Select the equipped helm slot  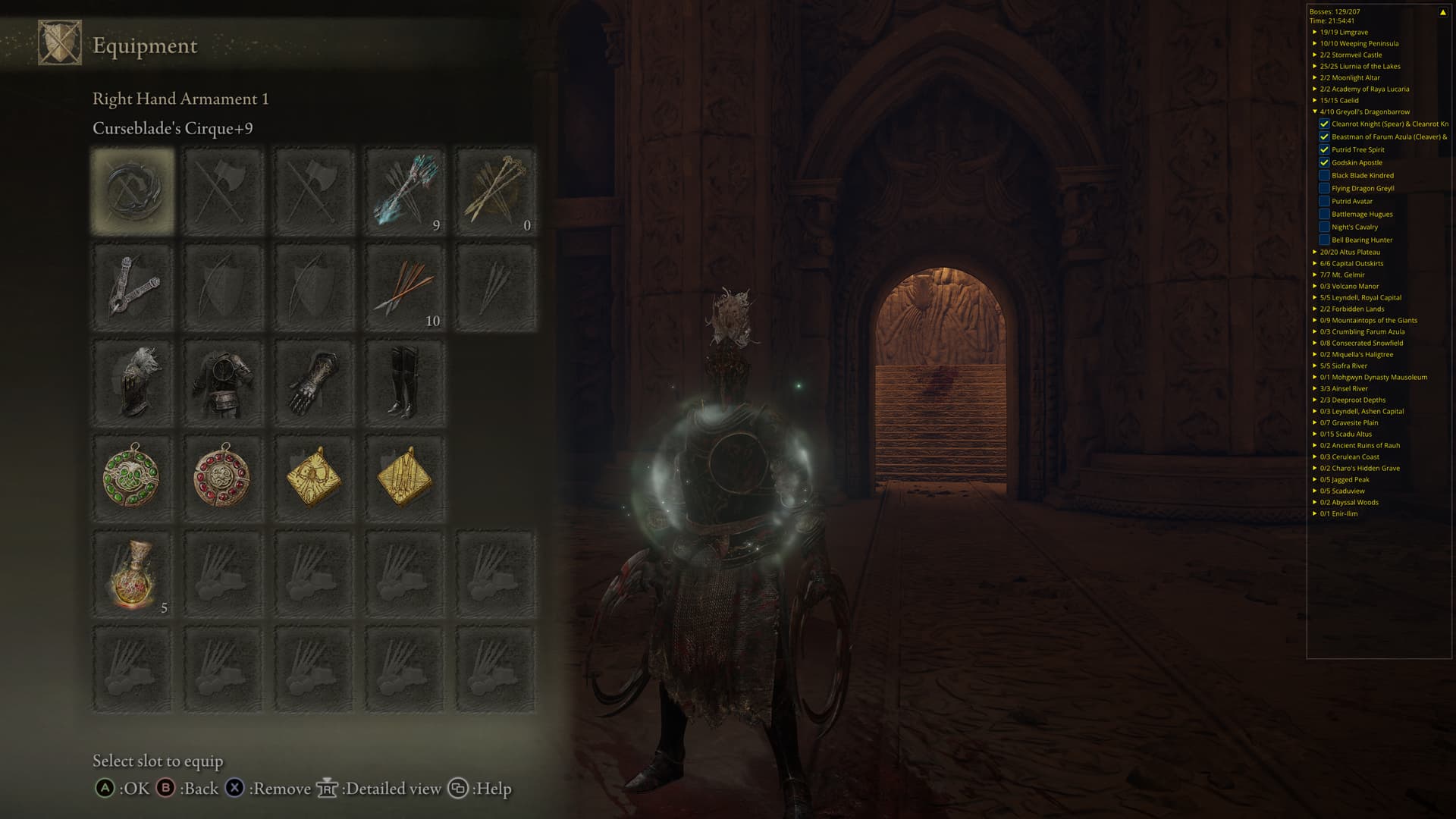coord(133,383)
